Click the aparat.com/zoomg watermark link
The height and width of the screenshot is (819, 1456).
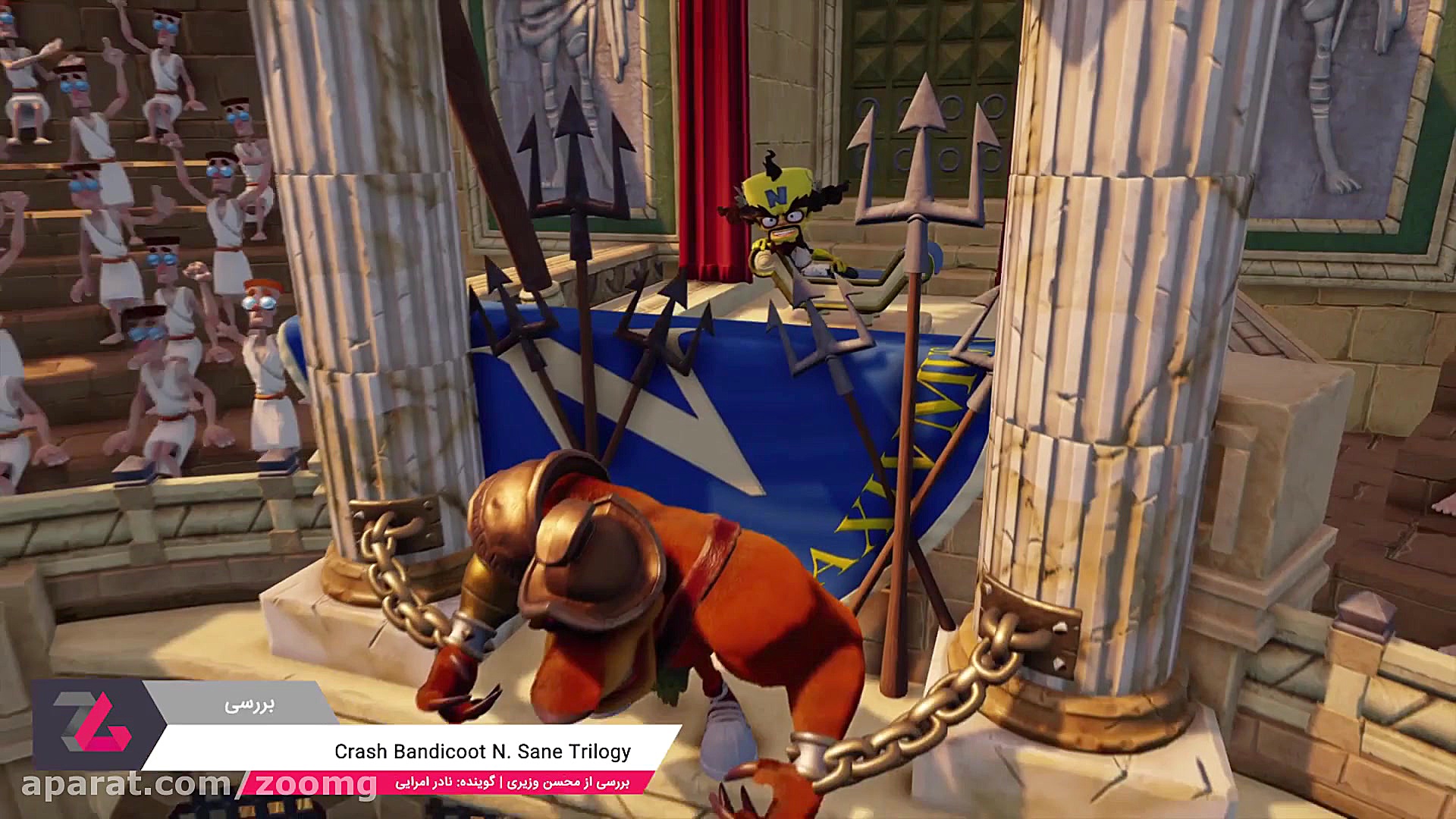click(x=199, y=784)
